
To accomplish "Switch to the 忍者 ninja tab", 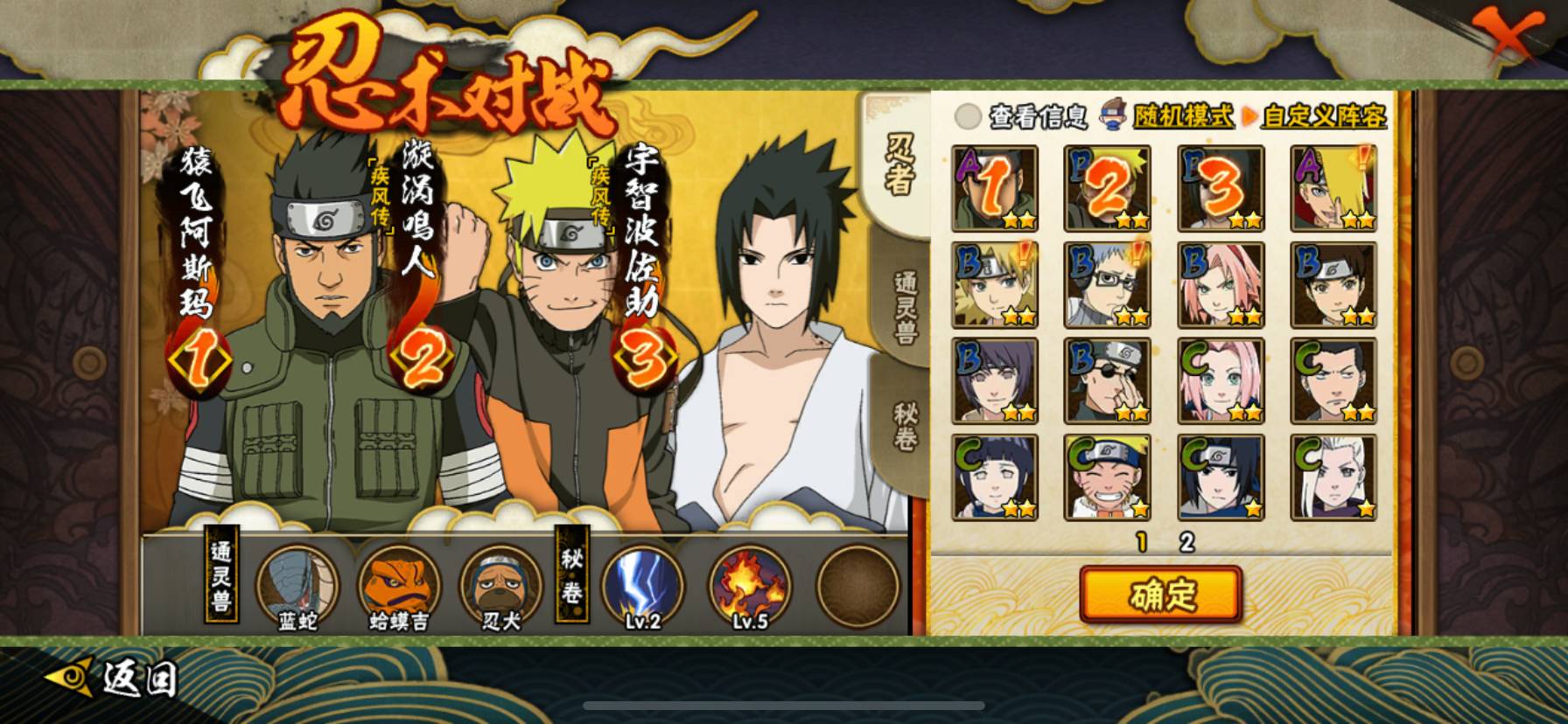I will coord(901,166).
